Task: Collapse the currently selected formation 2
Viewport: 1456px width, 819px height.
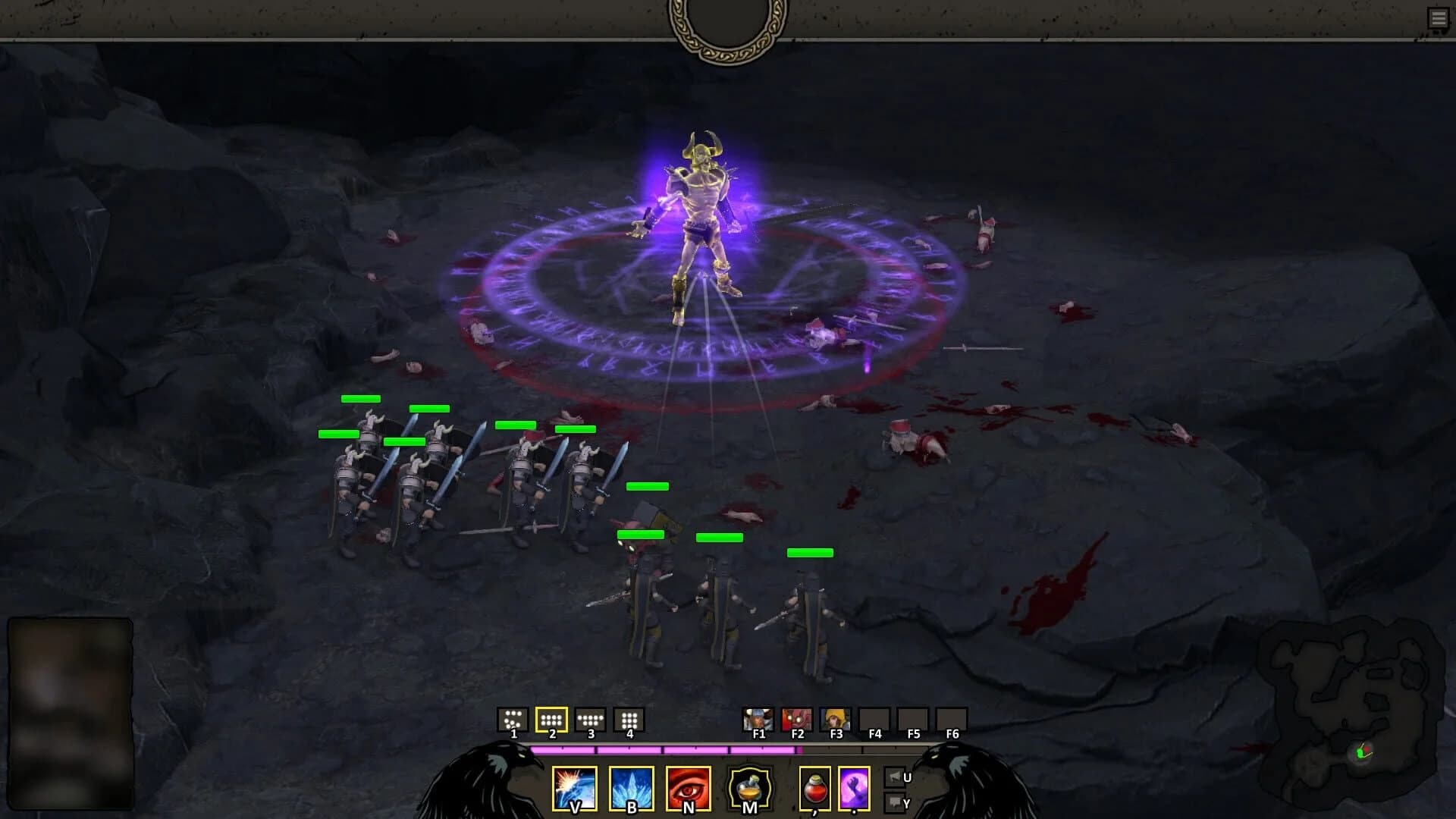Action: (551, 720)
